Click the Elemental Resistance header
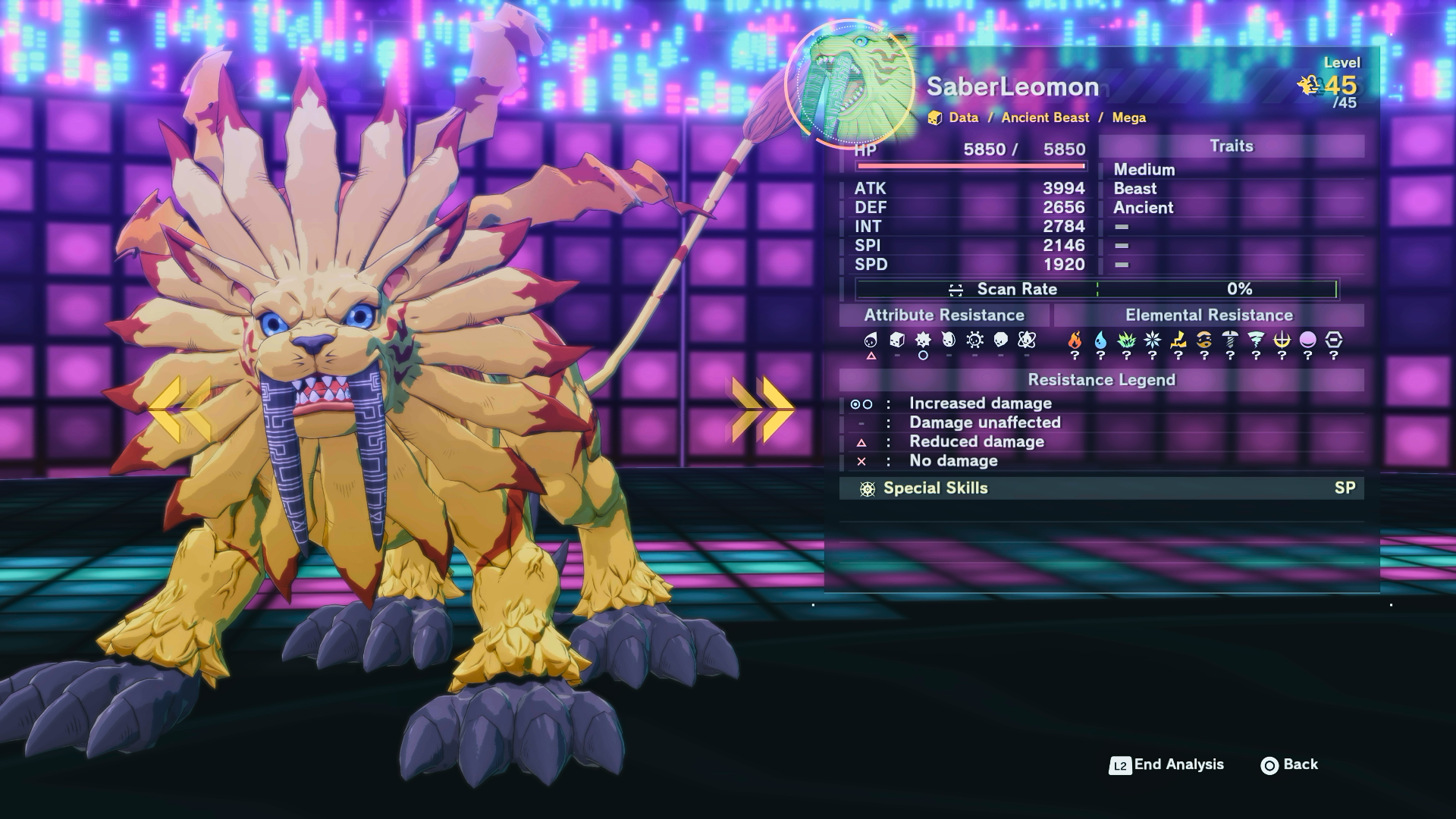This screenshot has height=819, width=1456. (x=1209, y=315)
